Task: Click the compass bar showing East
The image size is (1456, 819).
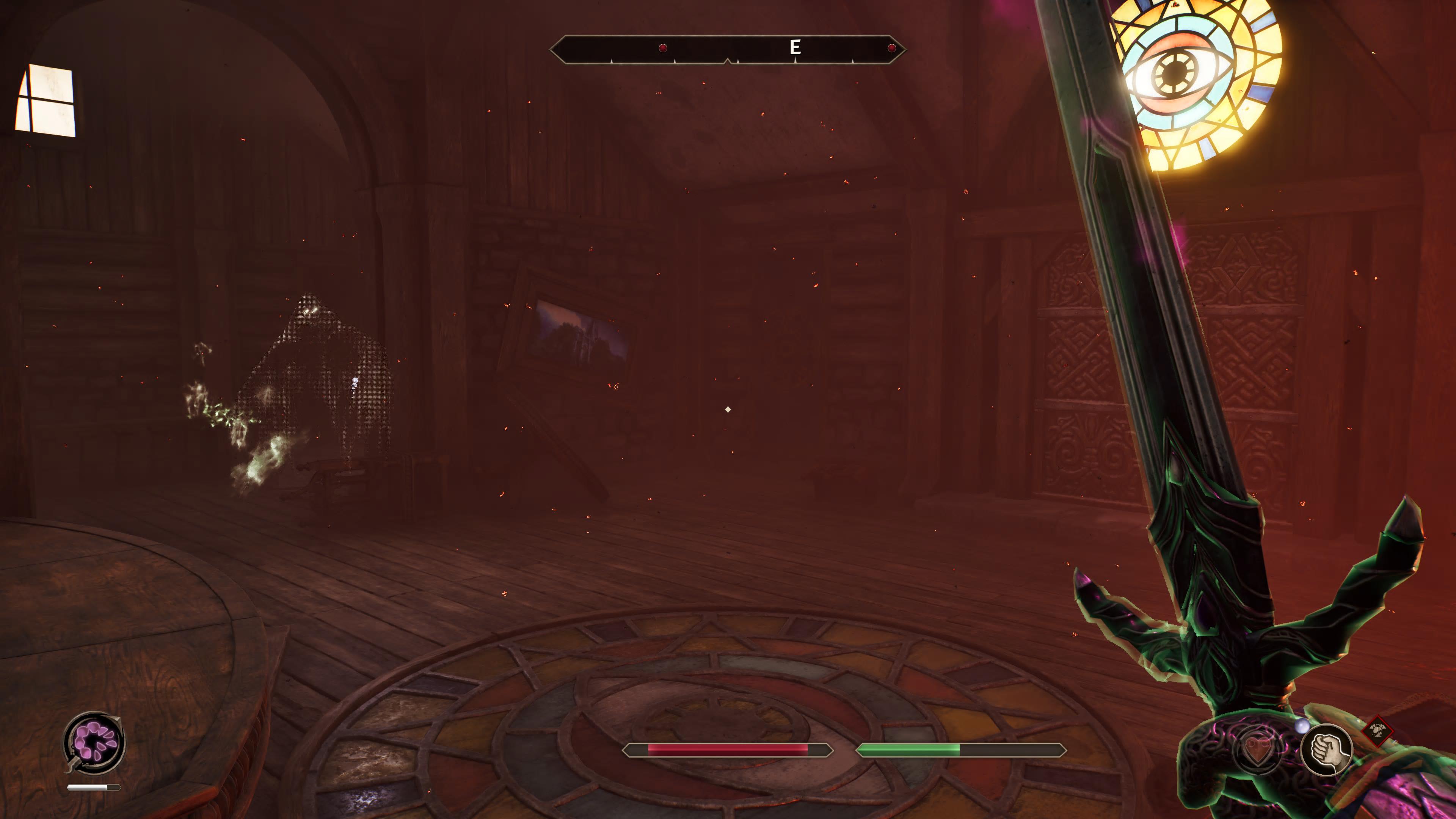Action: click(728, 49)
